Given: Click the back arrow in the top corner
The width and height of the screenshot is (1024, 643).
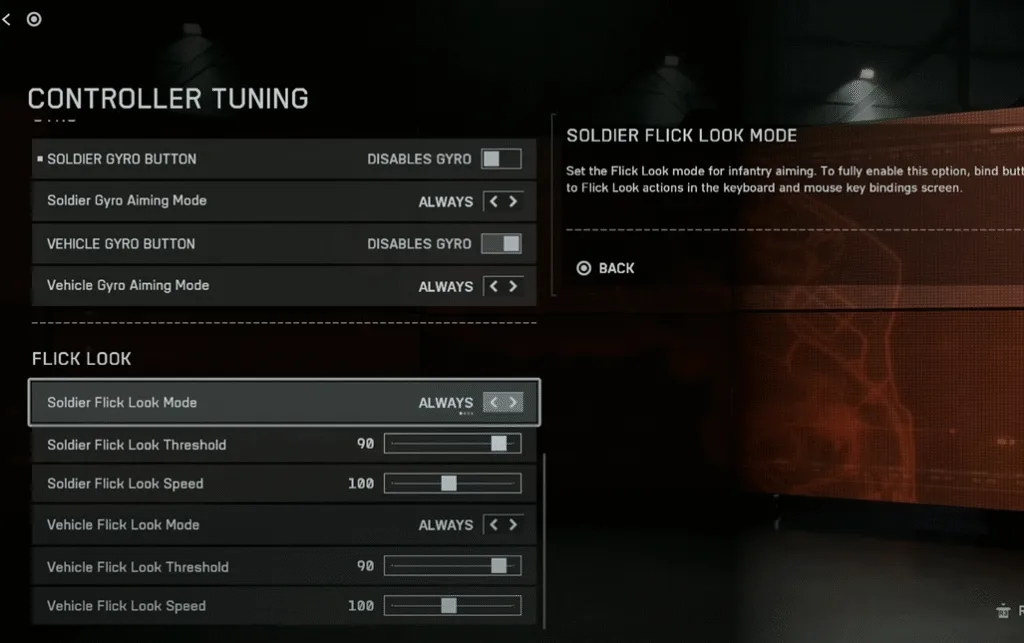Looking at the screenshot, I should click(x=7, y=19).
